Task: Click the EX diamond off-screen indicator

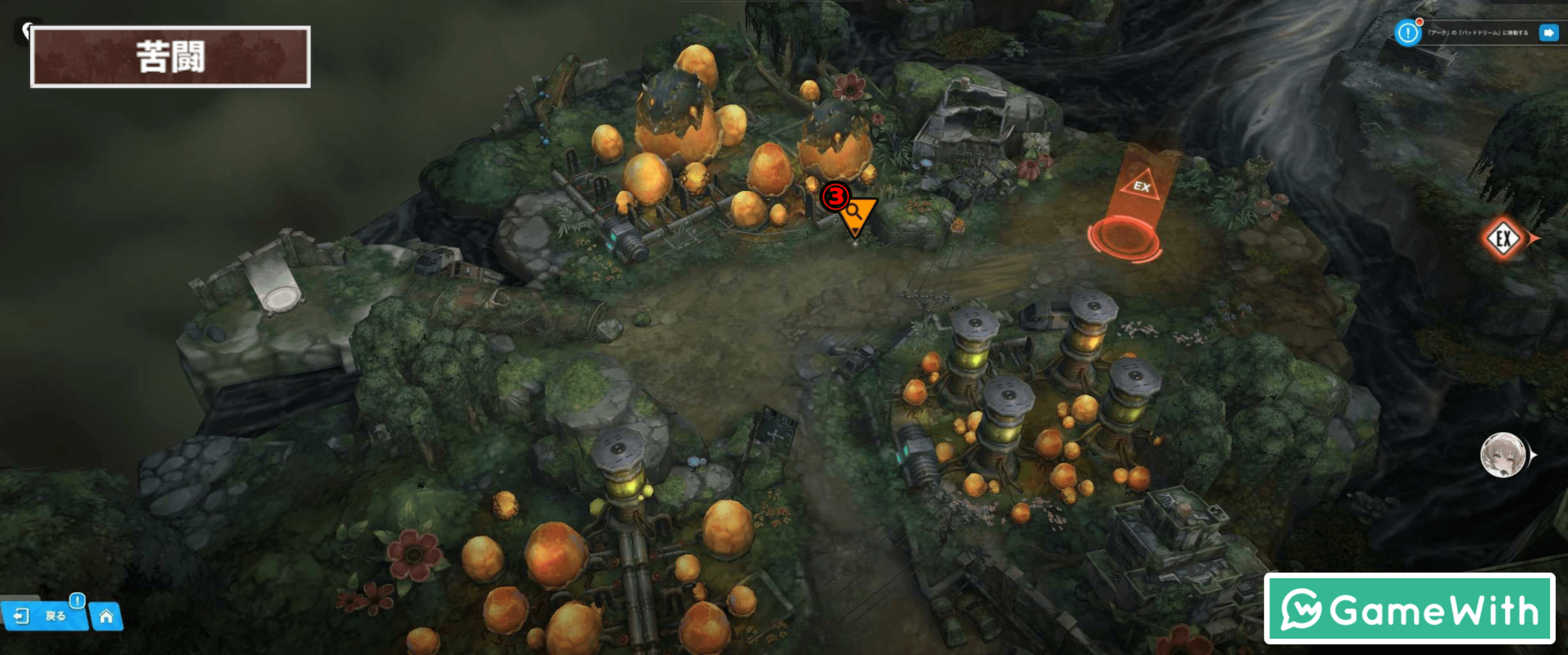Action: tap(1503, 239)
